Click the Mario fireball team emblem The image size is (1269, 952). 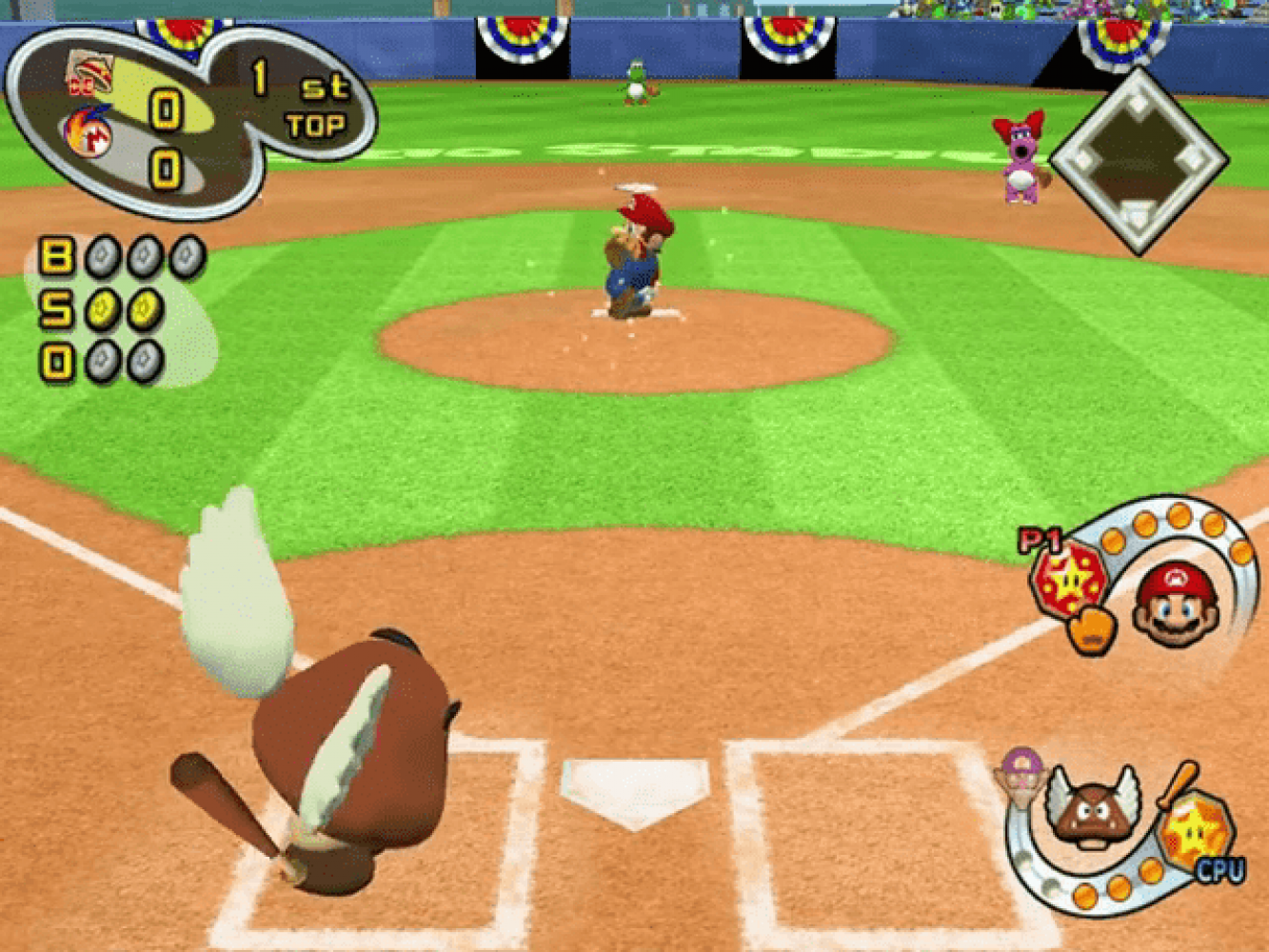(89, 133)
